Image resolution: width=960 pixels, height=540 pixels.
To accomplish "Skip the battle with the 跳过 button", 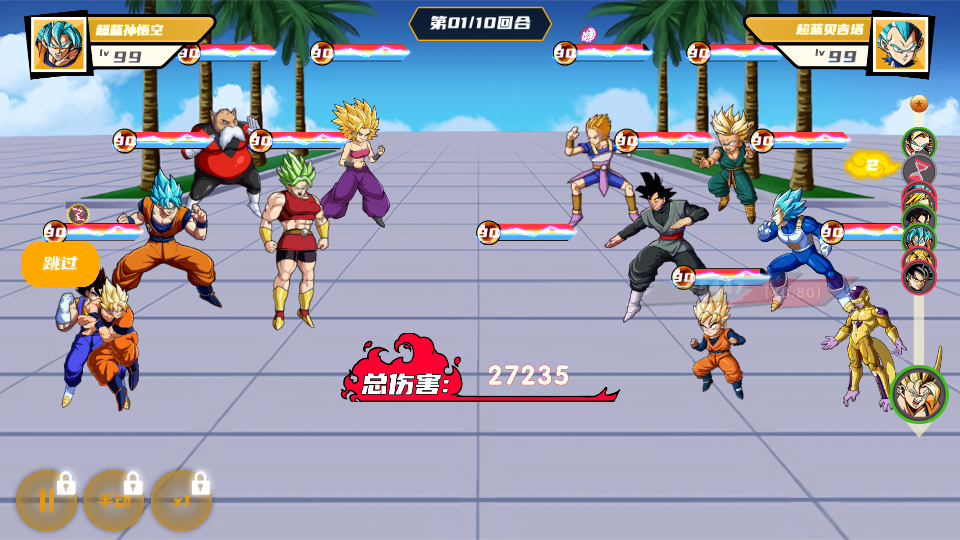I will (x=60, y=264).
